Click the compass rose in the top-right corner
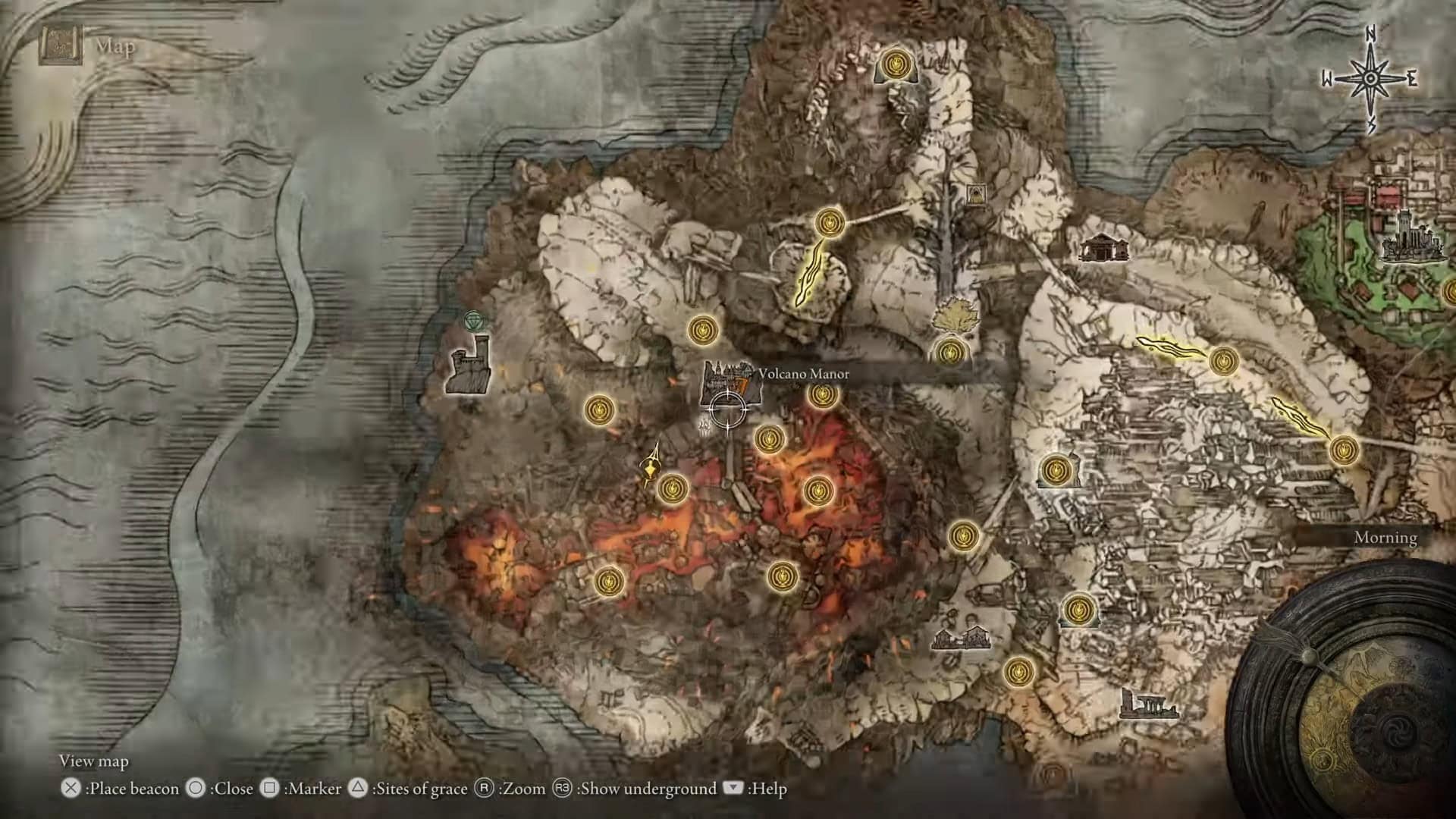Screen dimensions: 1456x819 coord(1371,76)
